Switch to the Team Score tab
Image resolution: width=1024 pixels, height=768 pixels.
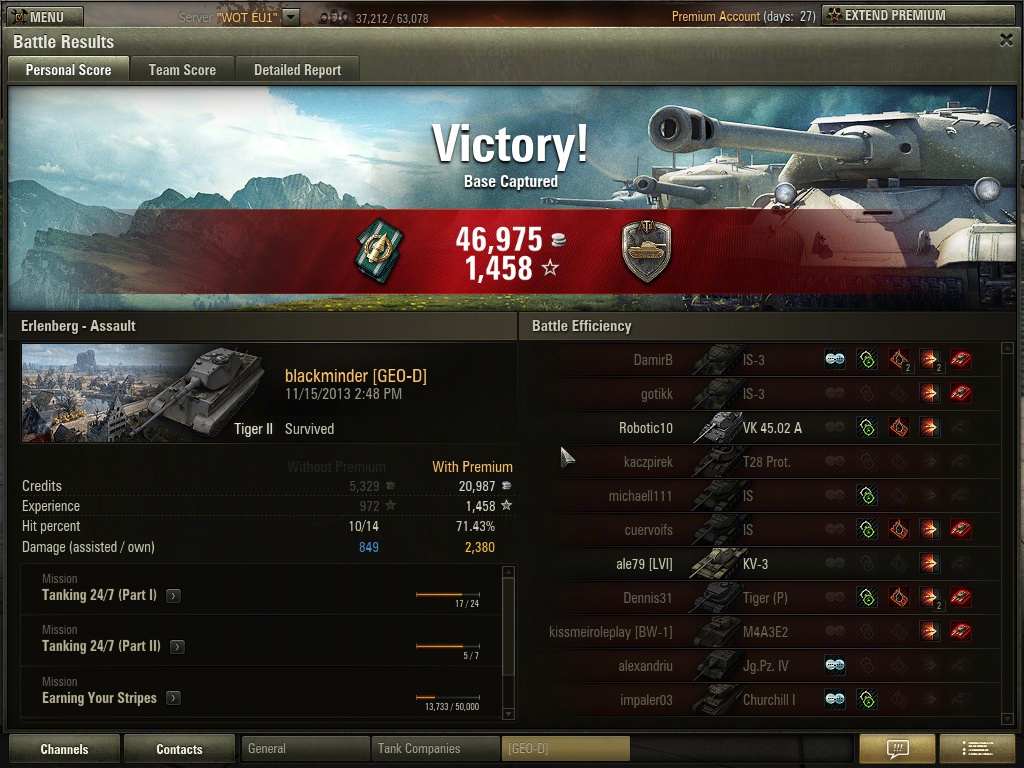182,70
